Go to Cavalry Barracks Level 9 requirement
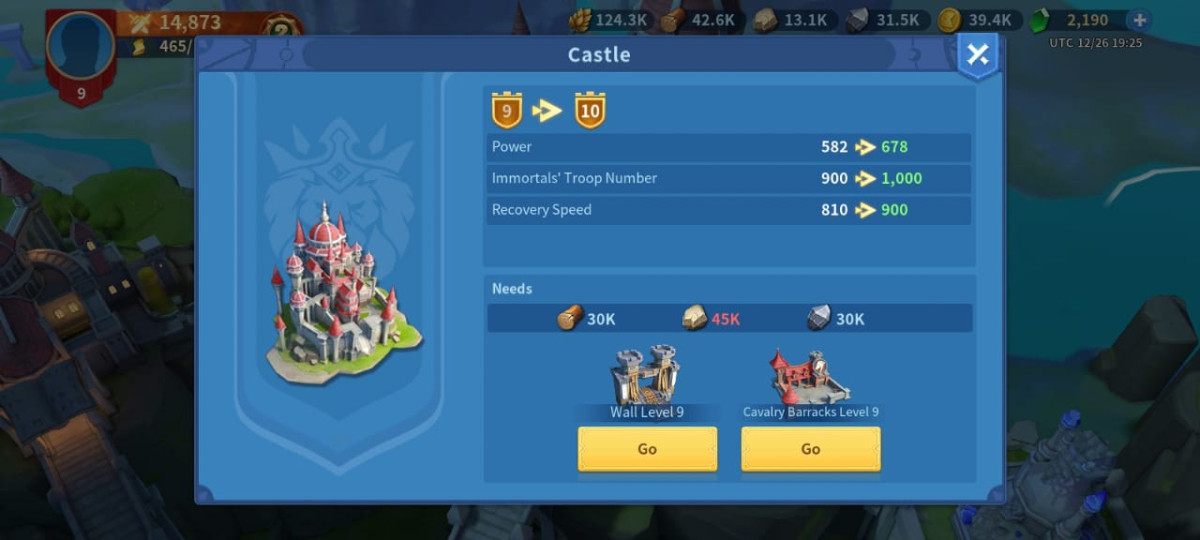This screenshot has width=1200, height=540. pos(810,449)
